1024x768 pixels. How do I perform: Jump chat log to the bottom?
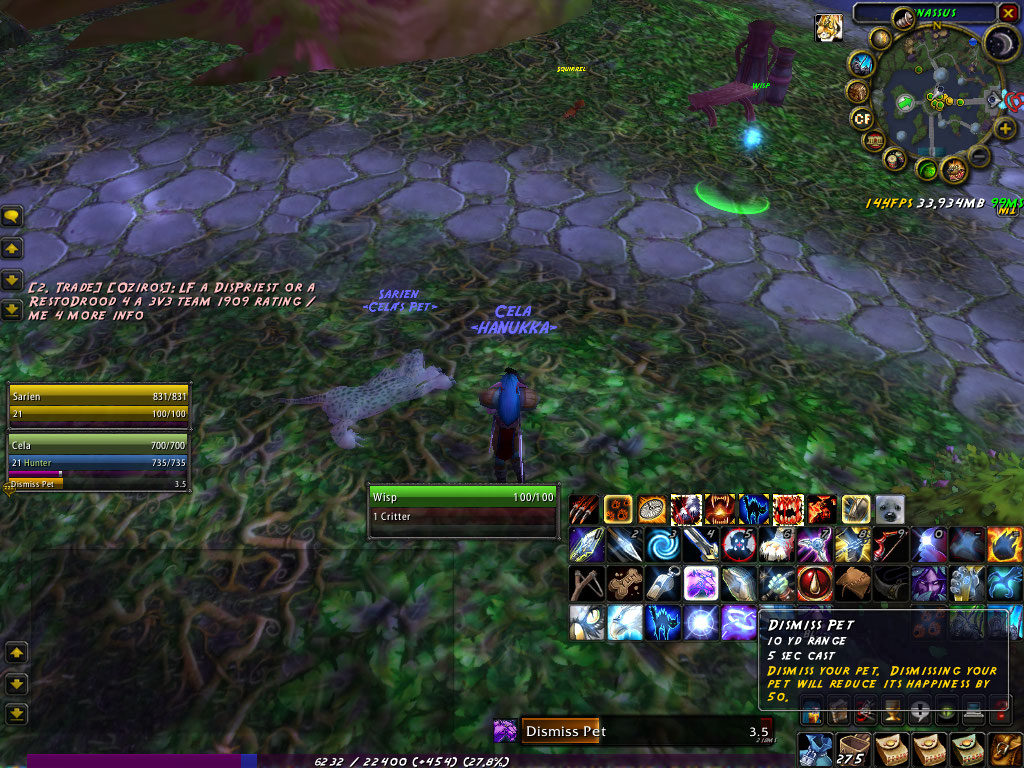[13, 309]
